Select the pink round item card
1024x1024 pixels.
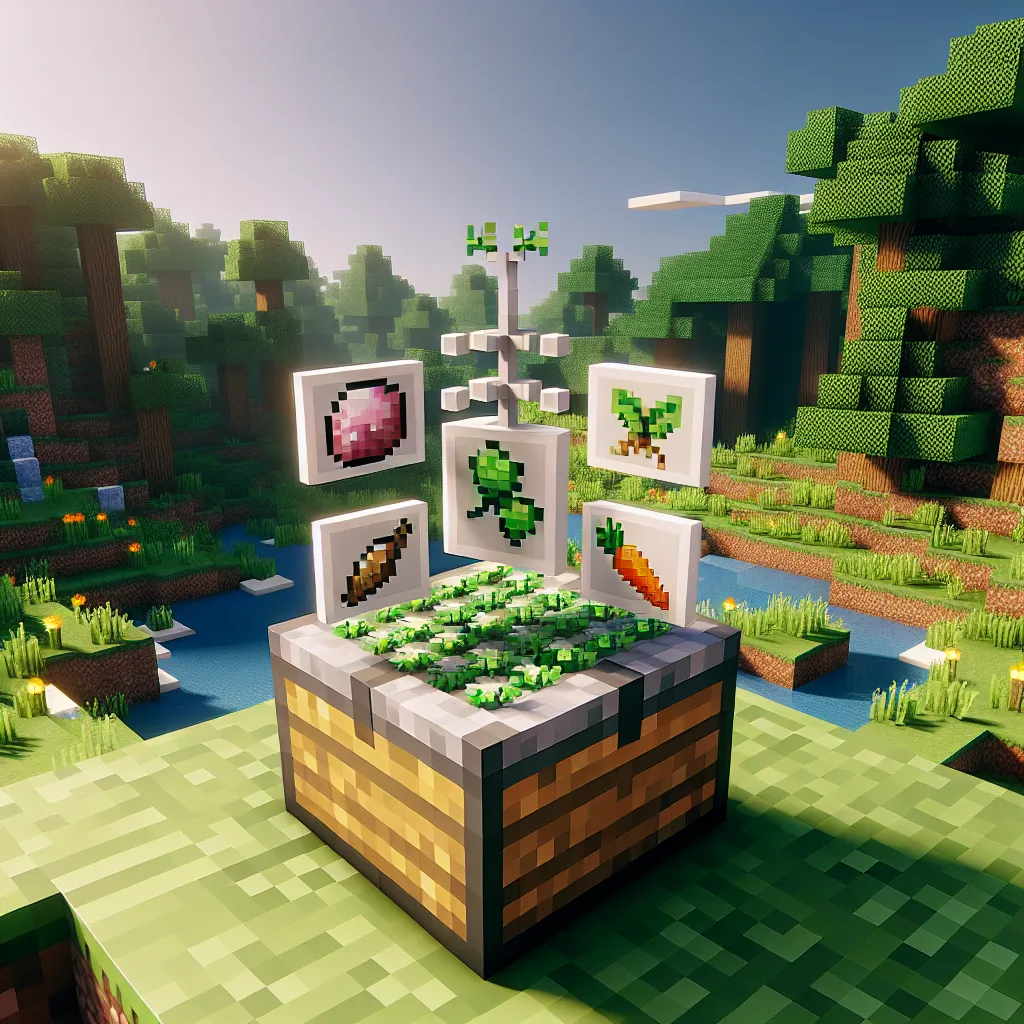359,422
